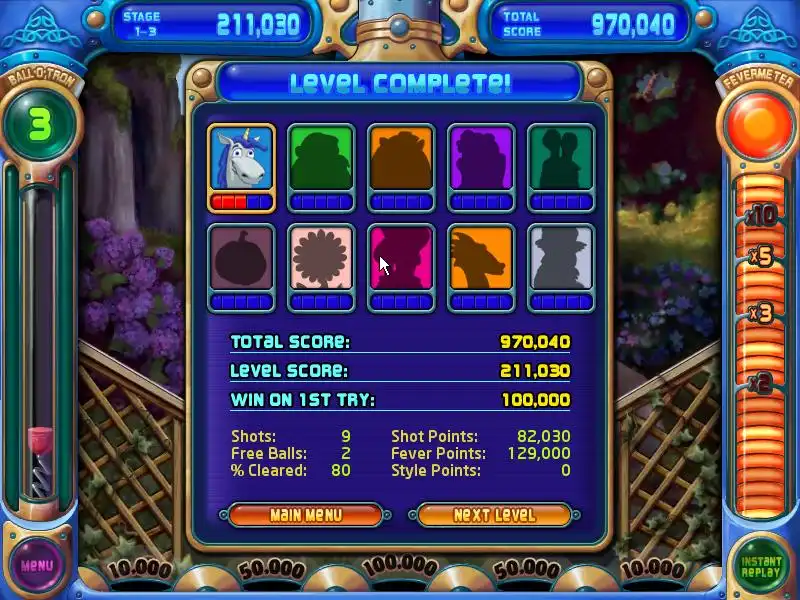Image resolution: width=800 pixels, height=600 pixels.
Task: Continue with the Next Level button
Action: 494,515
